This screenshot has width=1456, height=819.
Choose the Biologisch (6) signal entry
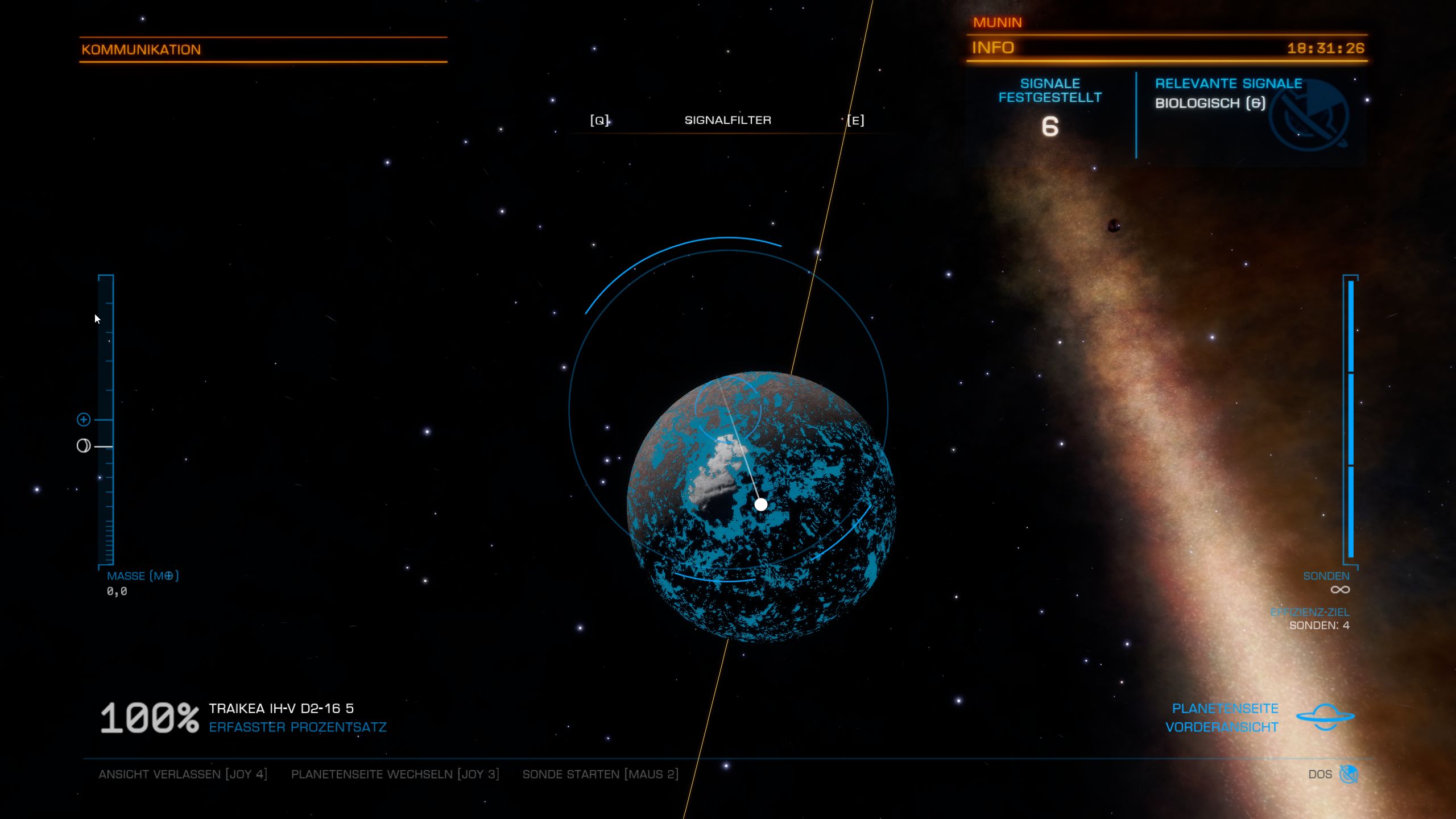tap(1210, 103)
